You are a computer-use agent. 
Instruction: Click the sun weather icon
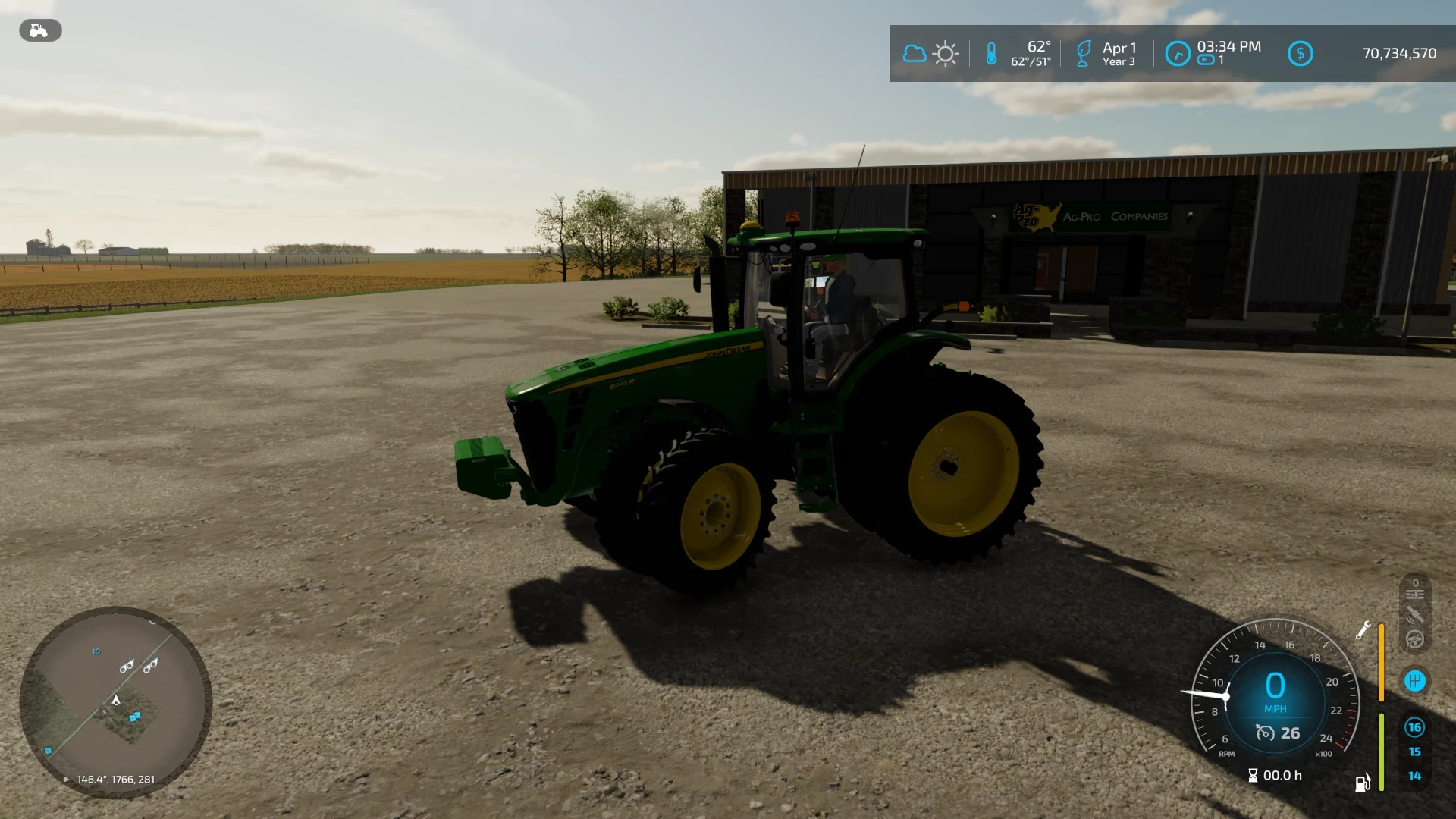coord(946,53)
